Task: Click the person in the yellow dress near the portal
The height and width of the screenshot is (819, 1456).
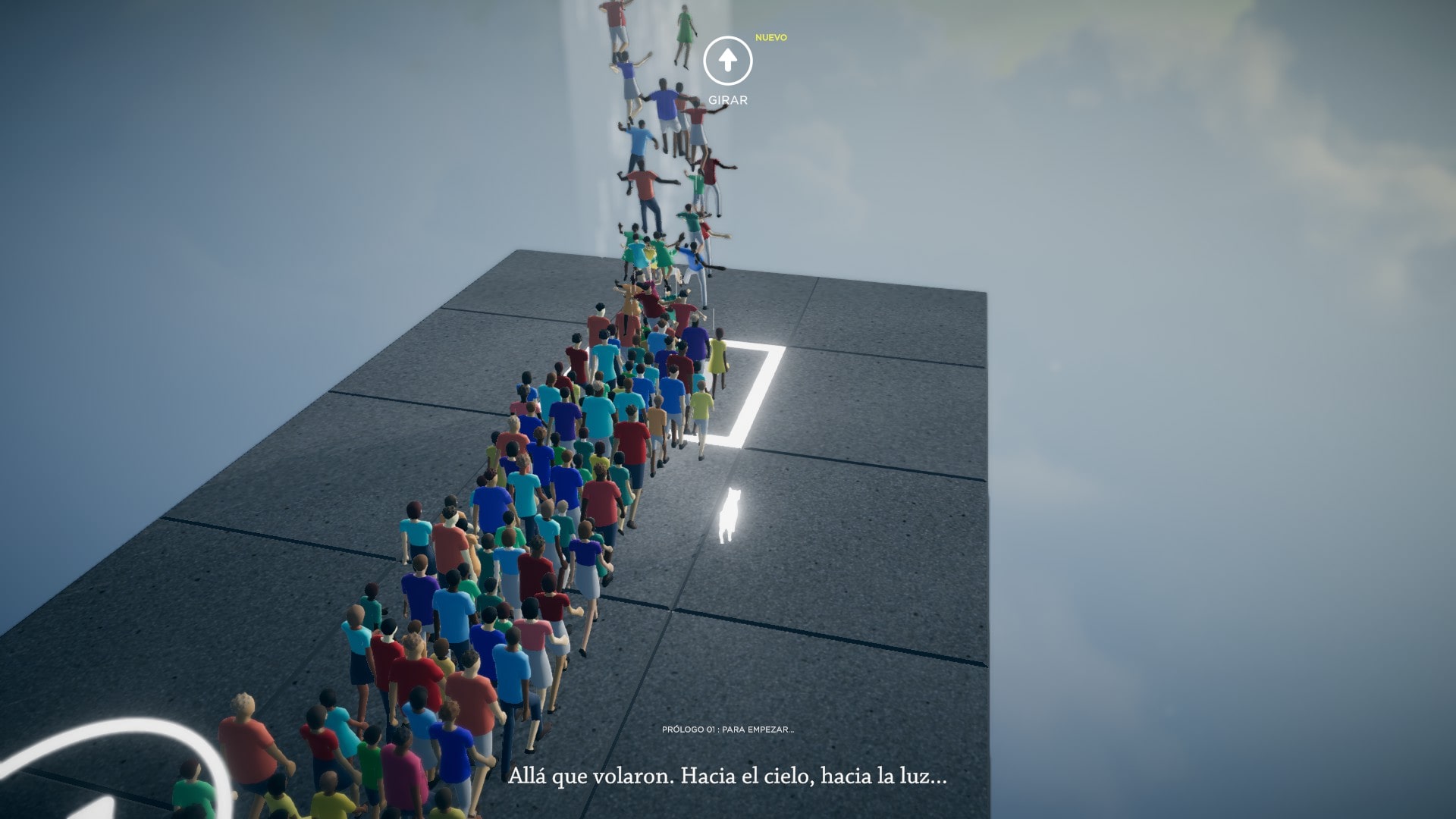Action: coord(718,356)
